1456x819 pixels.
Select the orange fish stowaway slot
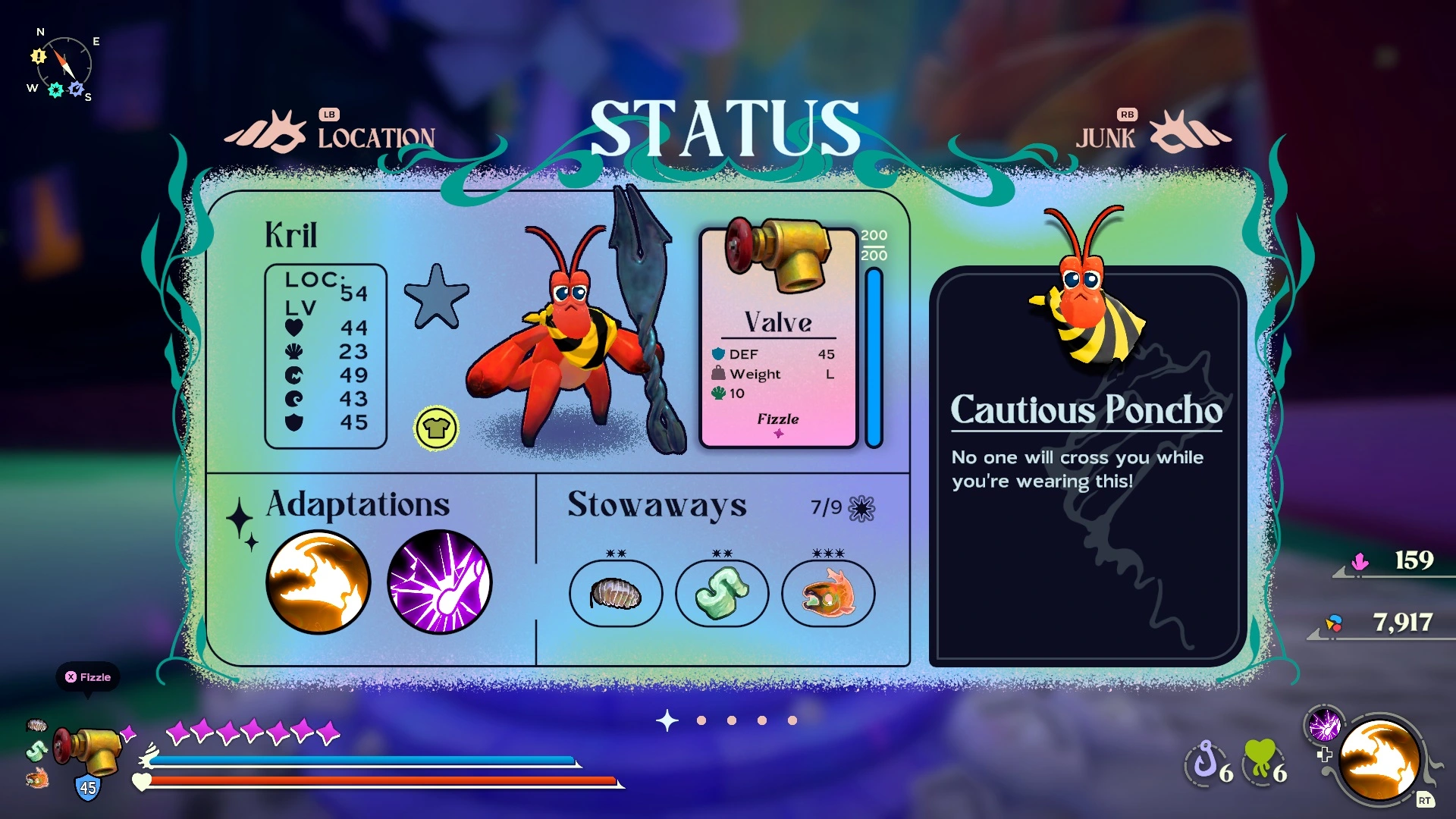(x=827, y=593)
